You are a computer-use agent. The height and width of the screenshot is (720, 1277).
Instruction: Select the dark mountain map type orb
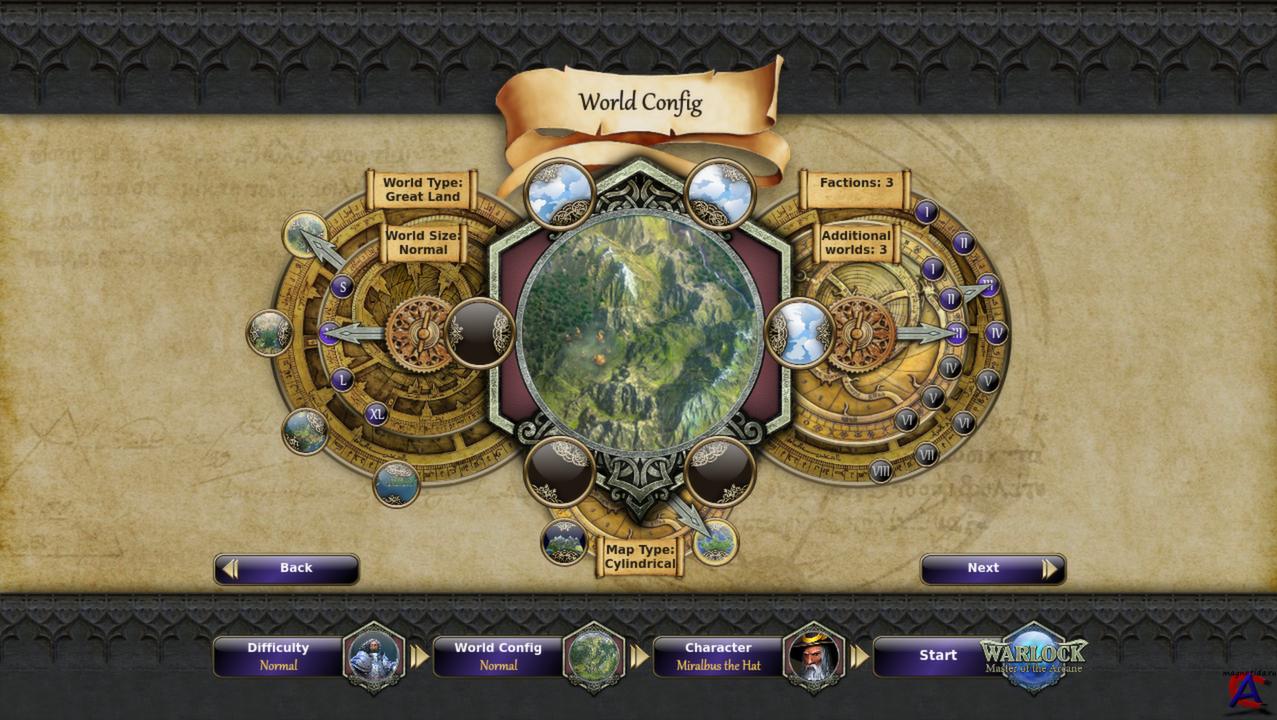coord(563,541)
